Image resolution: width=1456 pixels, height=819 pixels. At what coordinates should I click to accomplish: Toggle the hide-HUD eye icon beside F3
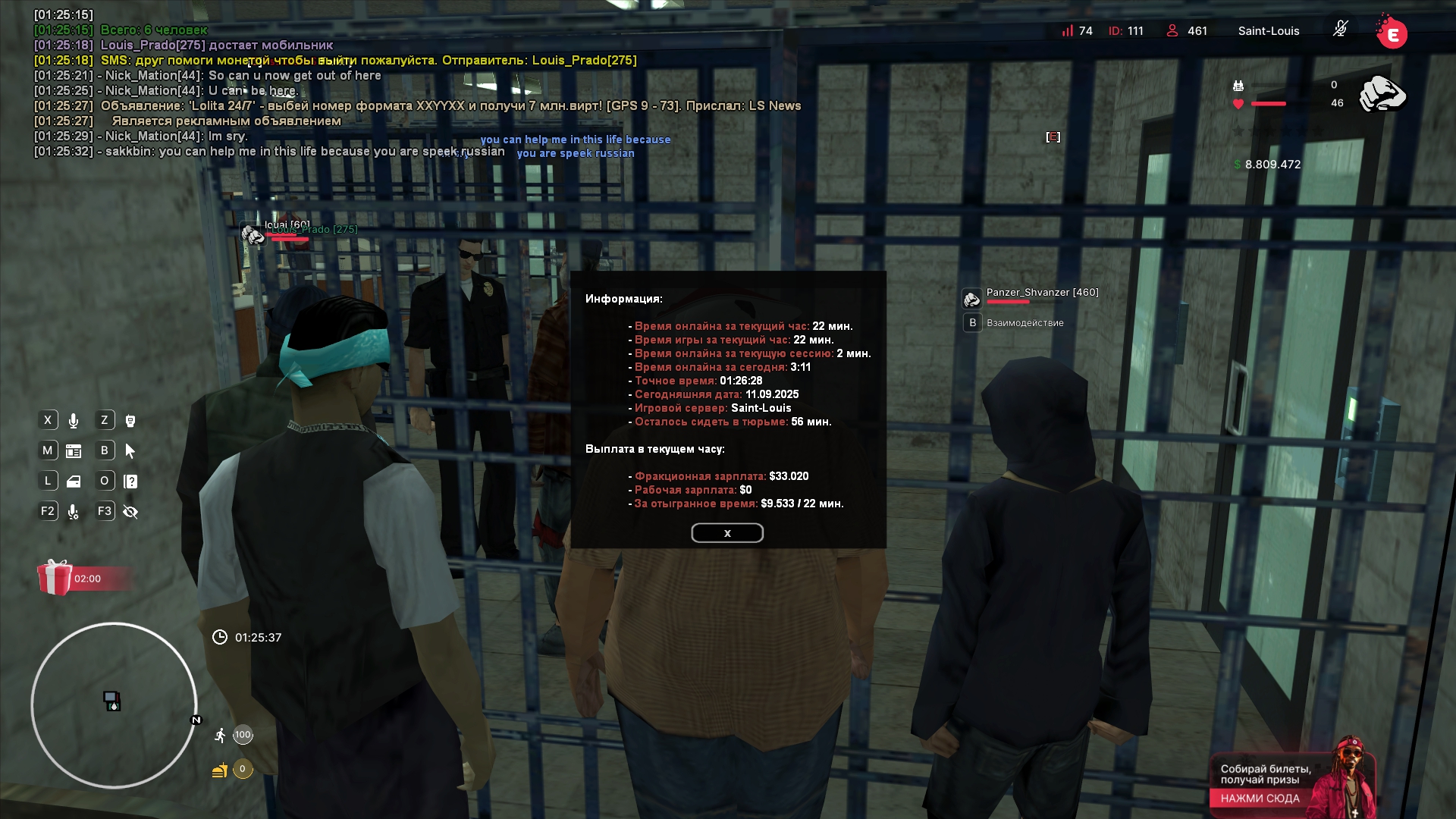point(130,512)
